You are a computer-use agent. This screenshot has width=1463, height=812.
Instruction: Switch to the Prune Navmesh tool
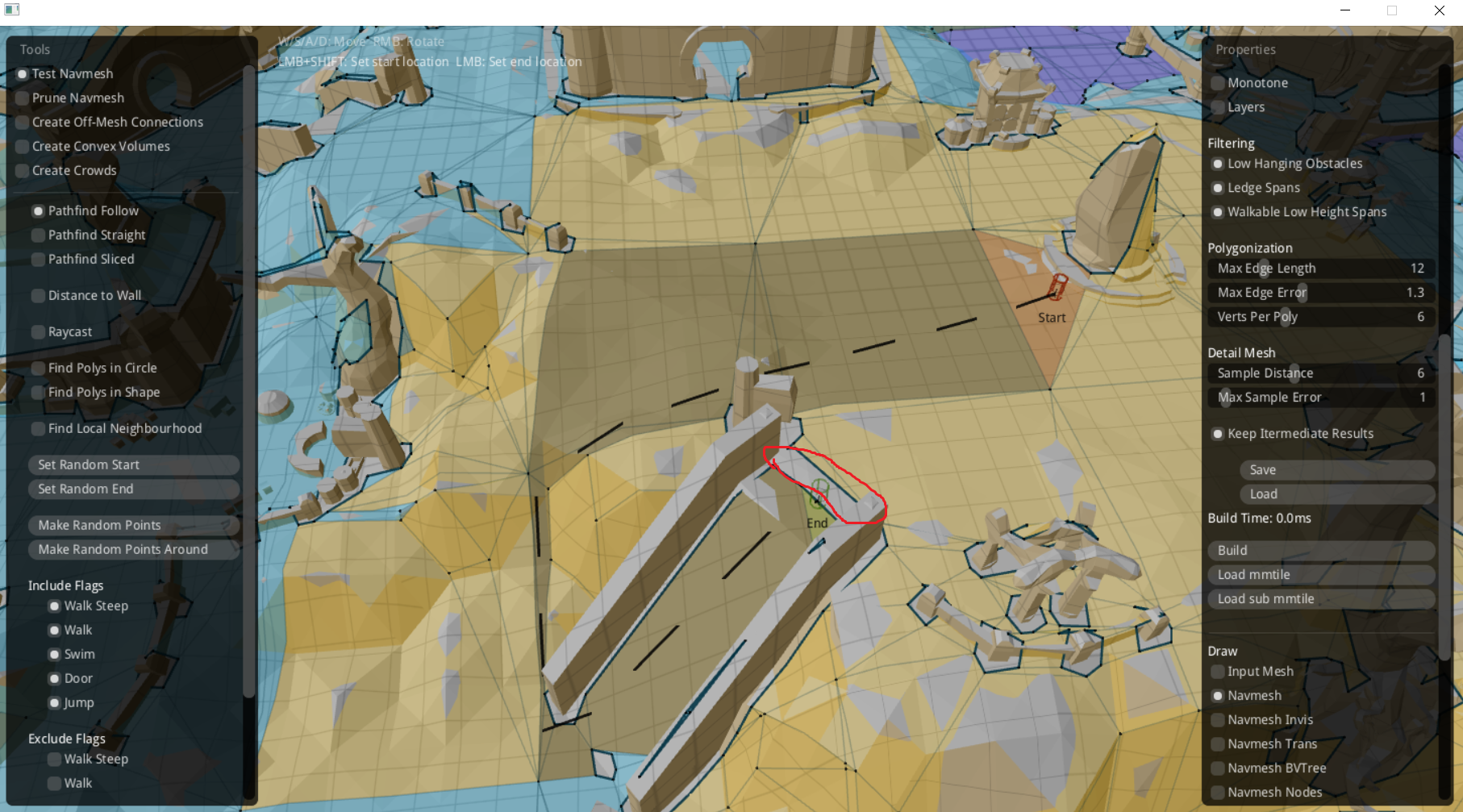tap(23, 98)
